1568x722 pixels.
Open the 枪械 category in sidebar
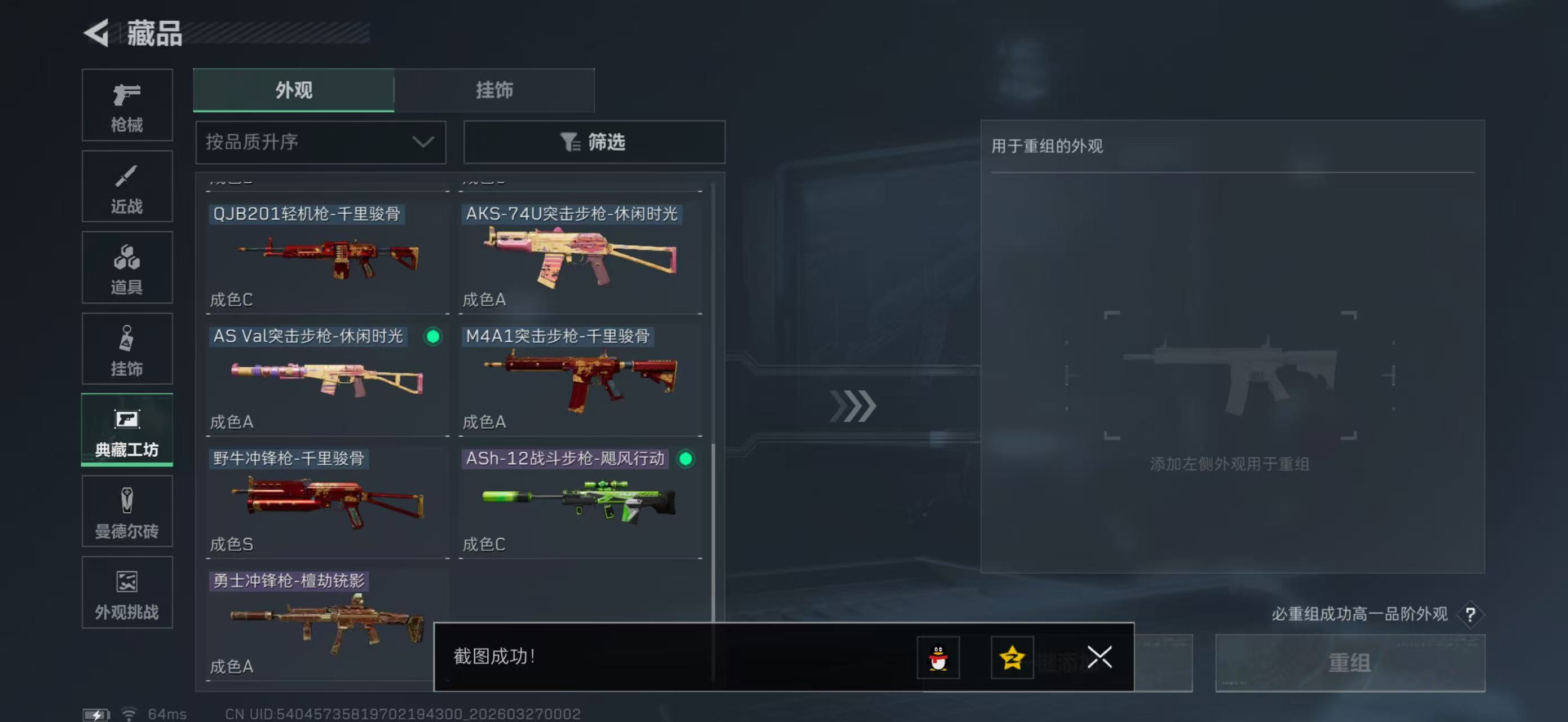(126, 105)
